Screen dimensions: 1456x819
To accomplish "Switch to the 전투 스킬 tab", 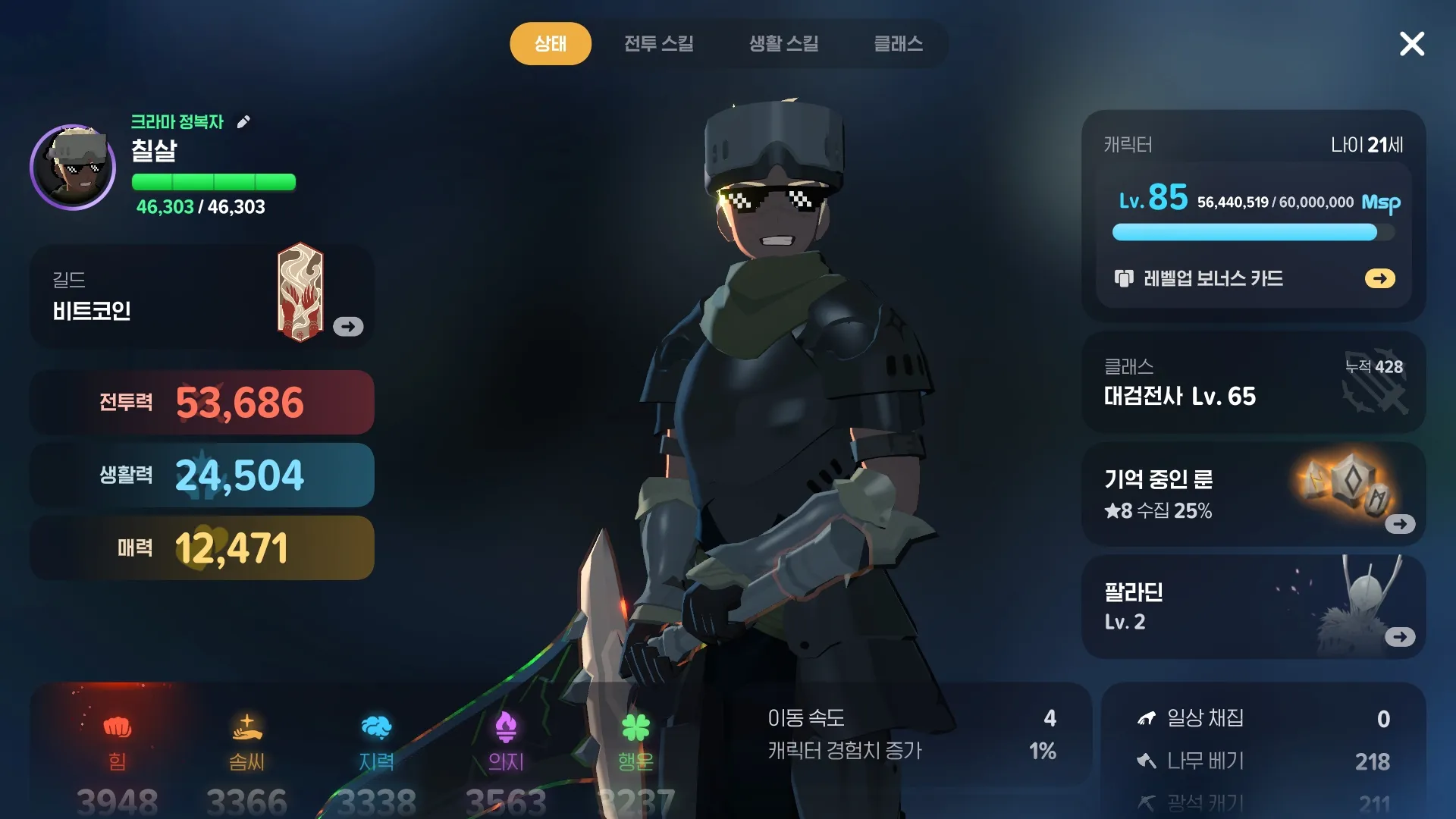I will point(658,43).
